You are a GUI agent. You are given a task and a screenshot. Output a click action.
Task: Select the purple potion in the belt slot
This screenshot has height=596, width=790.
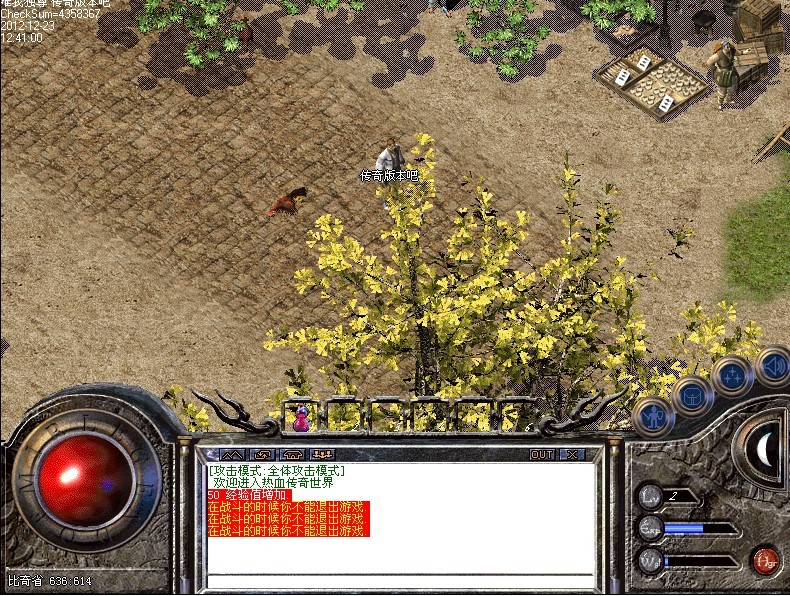coord(300,417)
